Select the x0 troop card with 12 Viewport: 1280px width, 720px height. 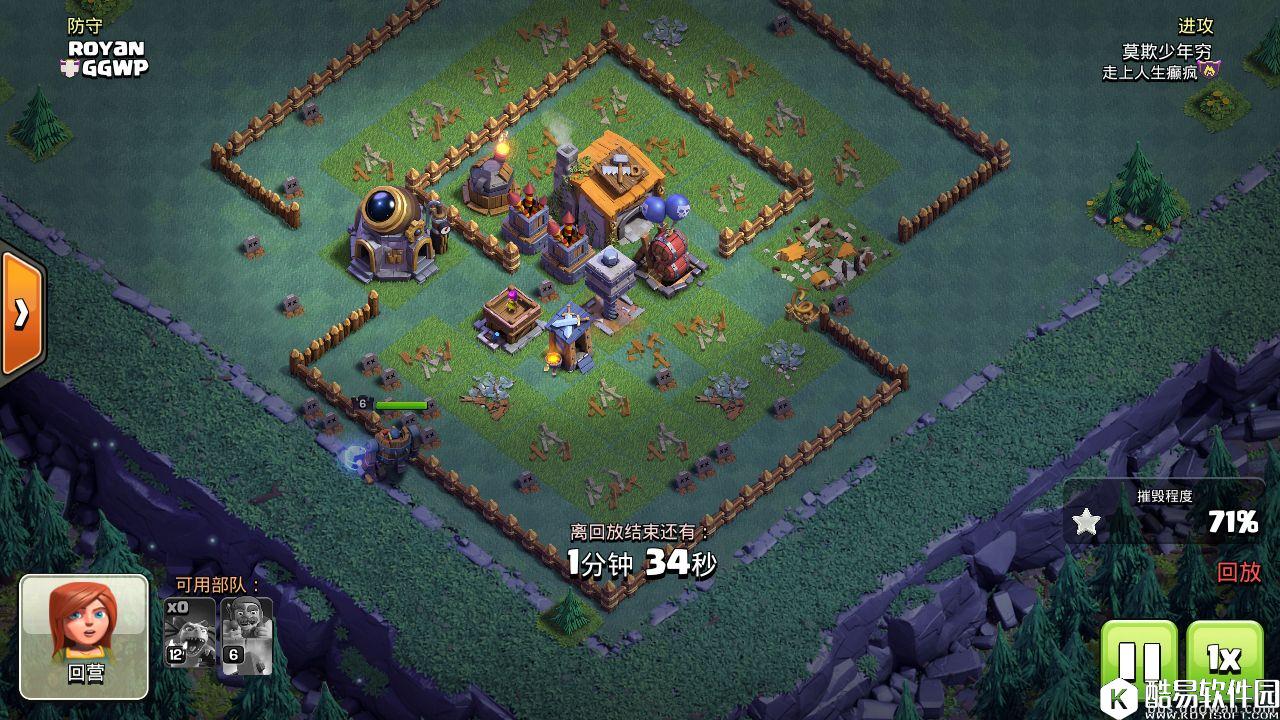(189, 634)
